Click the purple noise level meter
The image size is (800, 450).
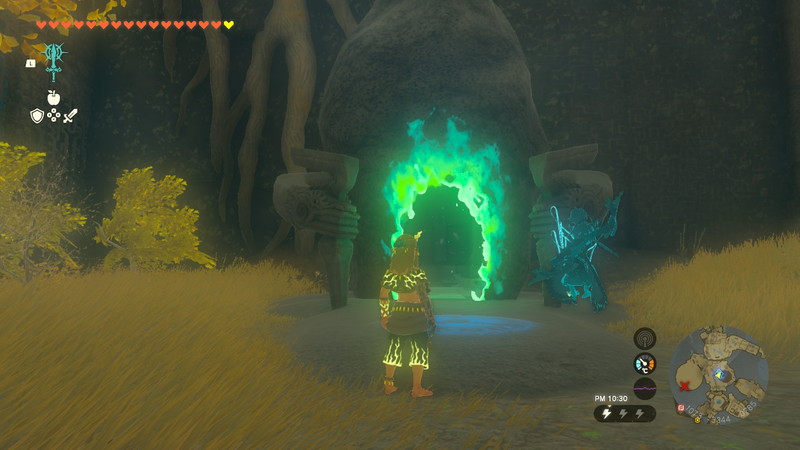coord(645,389)
